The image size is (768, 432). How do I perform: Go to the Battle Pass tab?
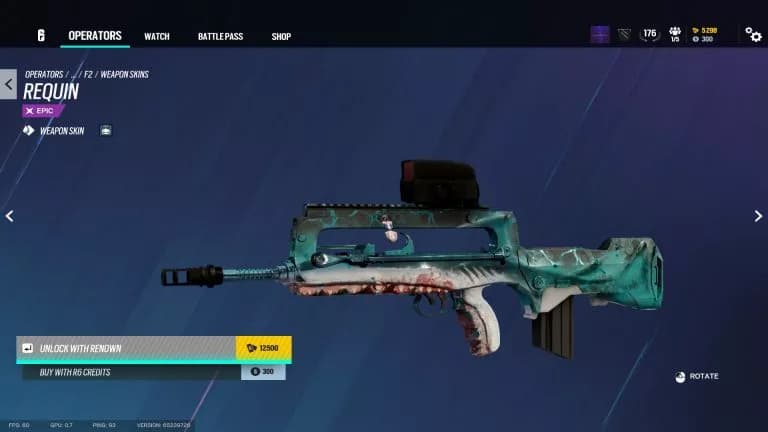[x=220, y=37]
